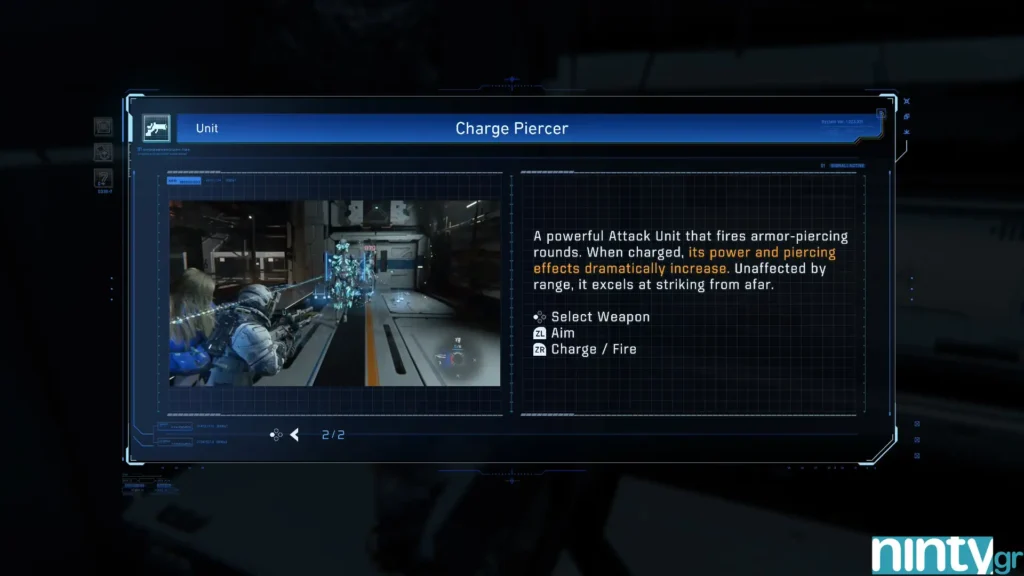The width and height of the screenshot is (1024, 576).
Task: Select the Charge Piercer weapon icon
Action: click(156, 128)
